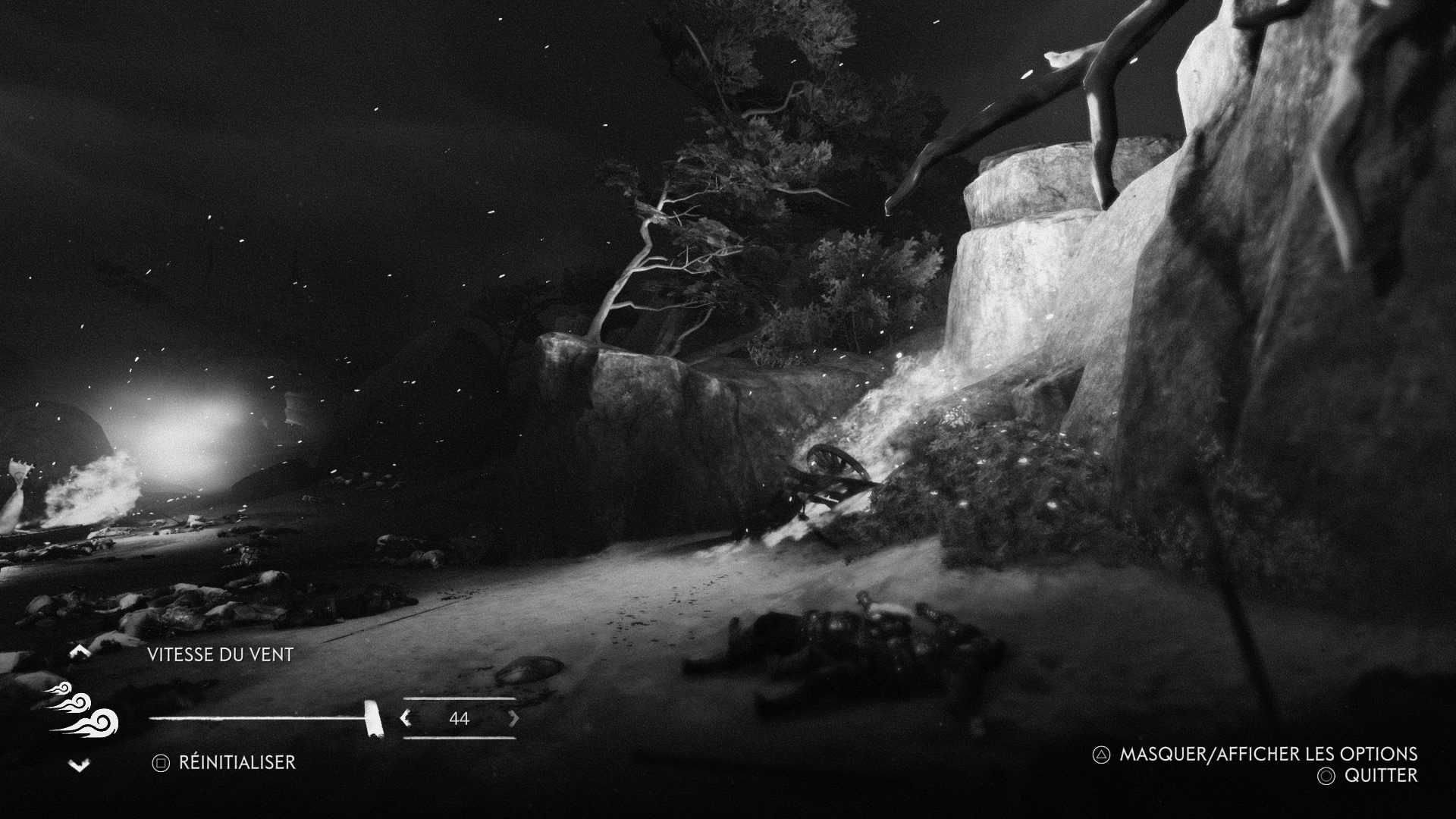Toggle Masquer/Afficher les options
The height and width of the screenshot is (819, 1456).
click(1255, 754)
